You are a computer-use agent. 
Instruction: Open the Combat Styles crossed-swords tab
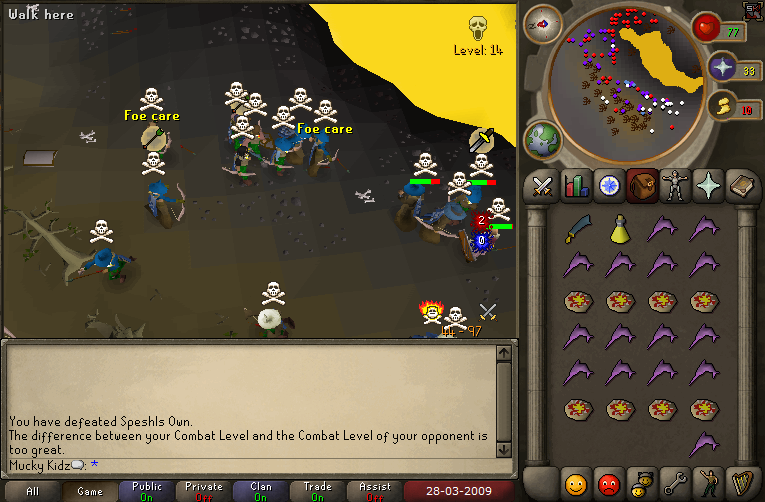[543, 186]
